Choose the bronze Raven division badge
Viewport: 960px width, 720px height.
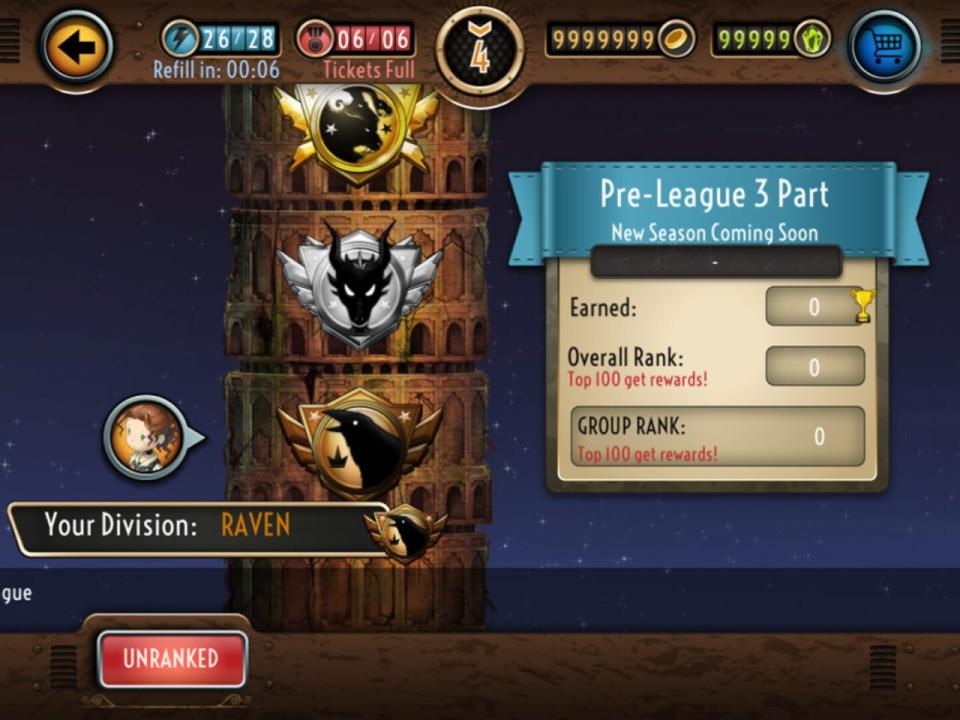click(x=359, y=442)
